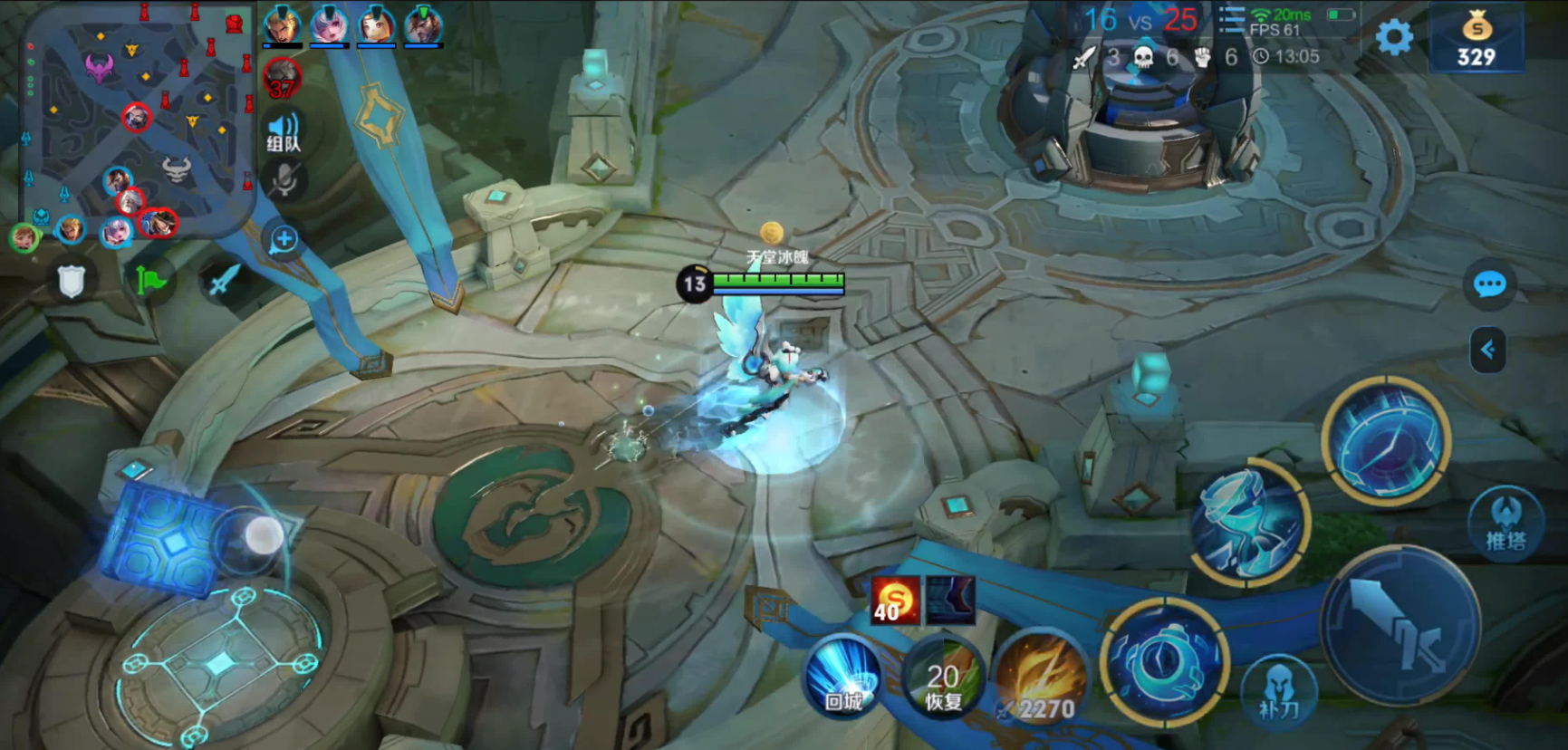Expand the side panel arrow button
This screenshot has width=1568, height=750.
(x=1487, y=351)
